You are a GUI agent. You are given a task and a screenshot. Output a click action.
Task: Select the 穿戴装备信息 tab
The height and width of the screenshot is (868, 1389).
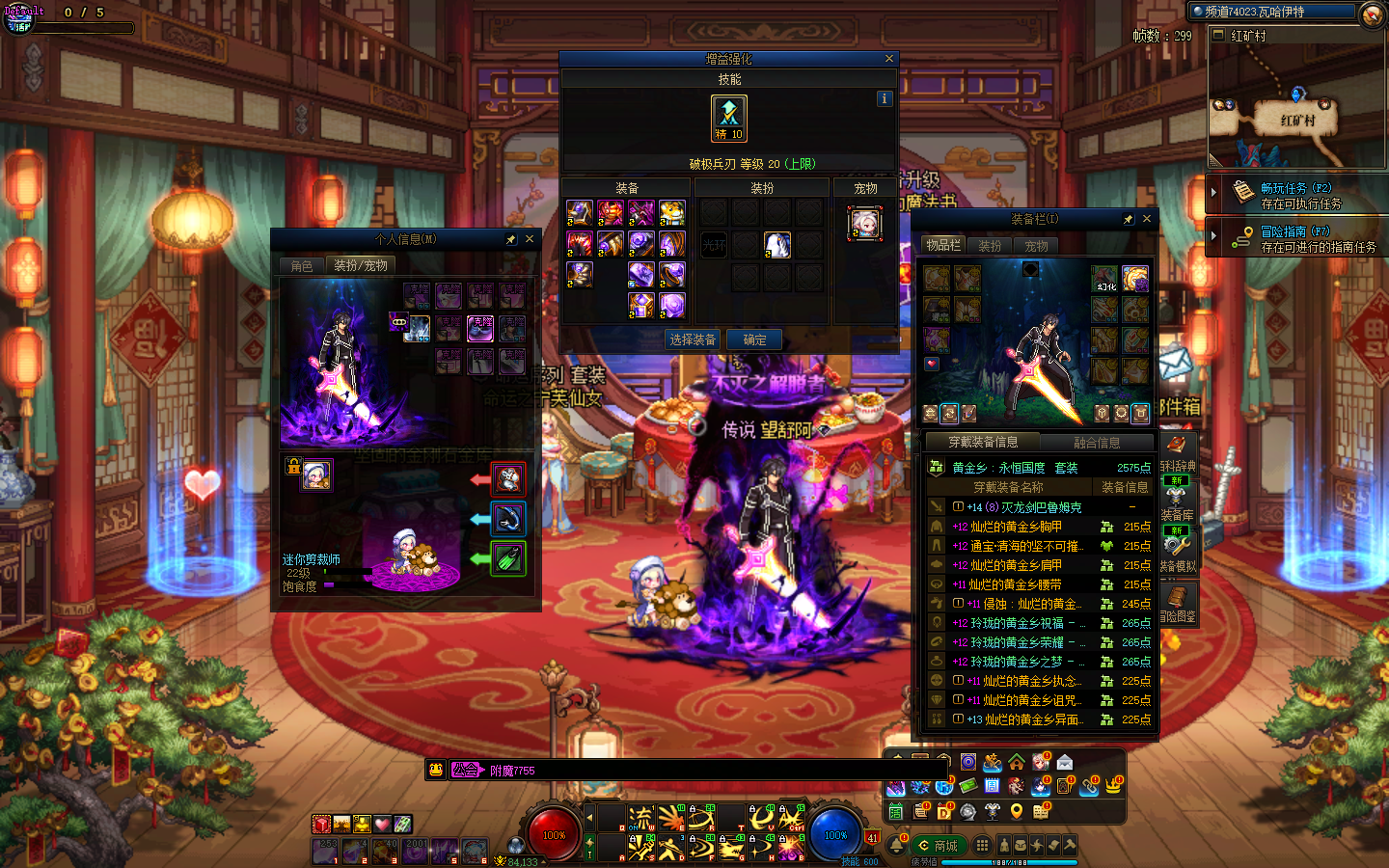(x=983, y=443)
